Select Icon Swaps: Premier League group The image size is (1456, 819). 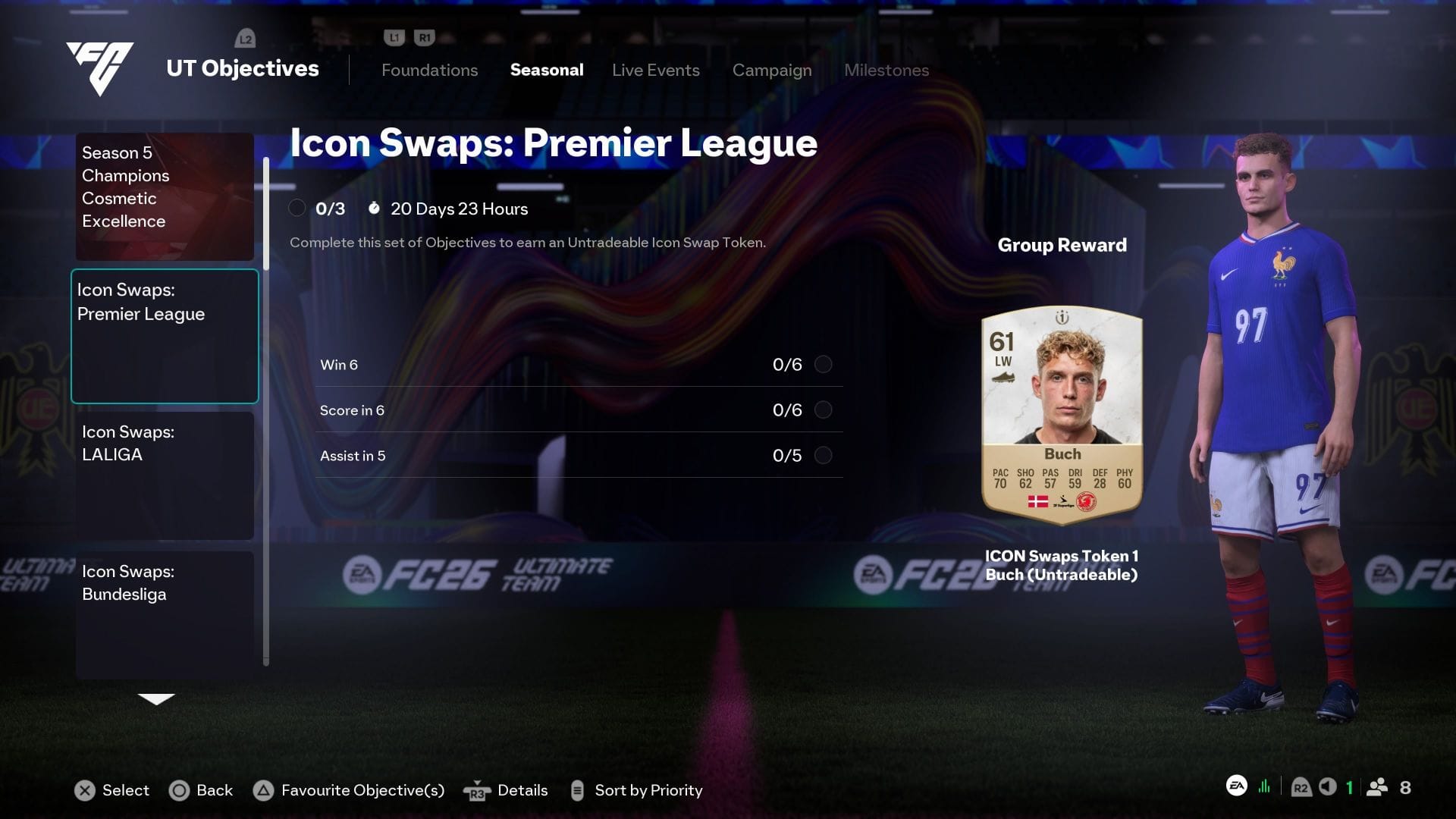pos(165,336)
